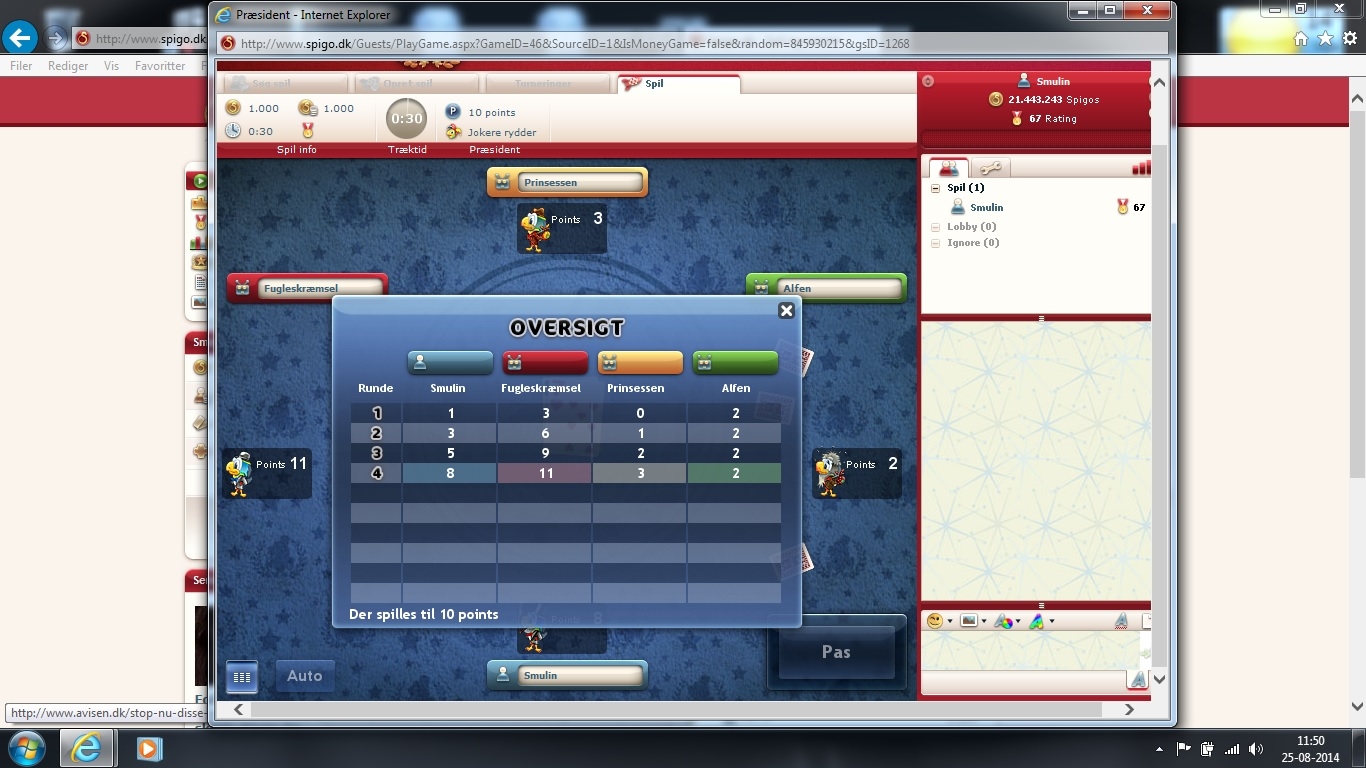This screenshot has height=768, width=1366.
Task: Collapse the Spil (1) player group
Action: [935, 188]
